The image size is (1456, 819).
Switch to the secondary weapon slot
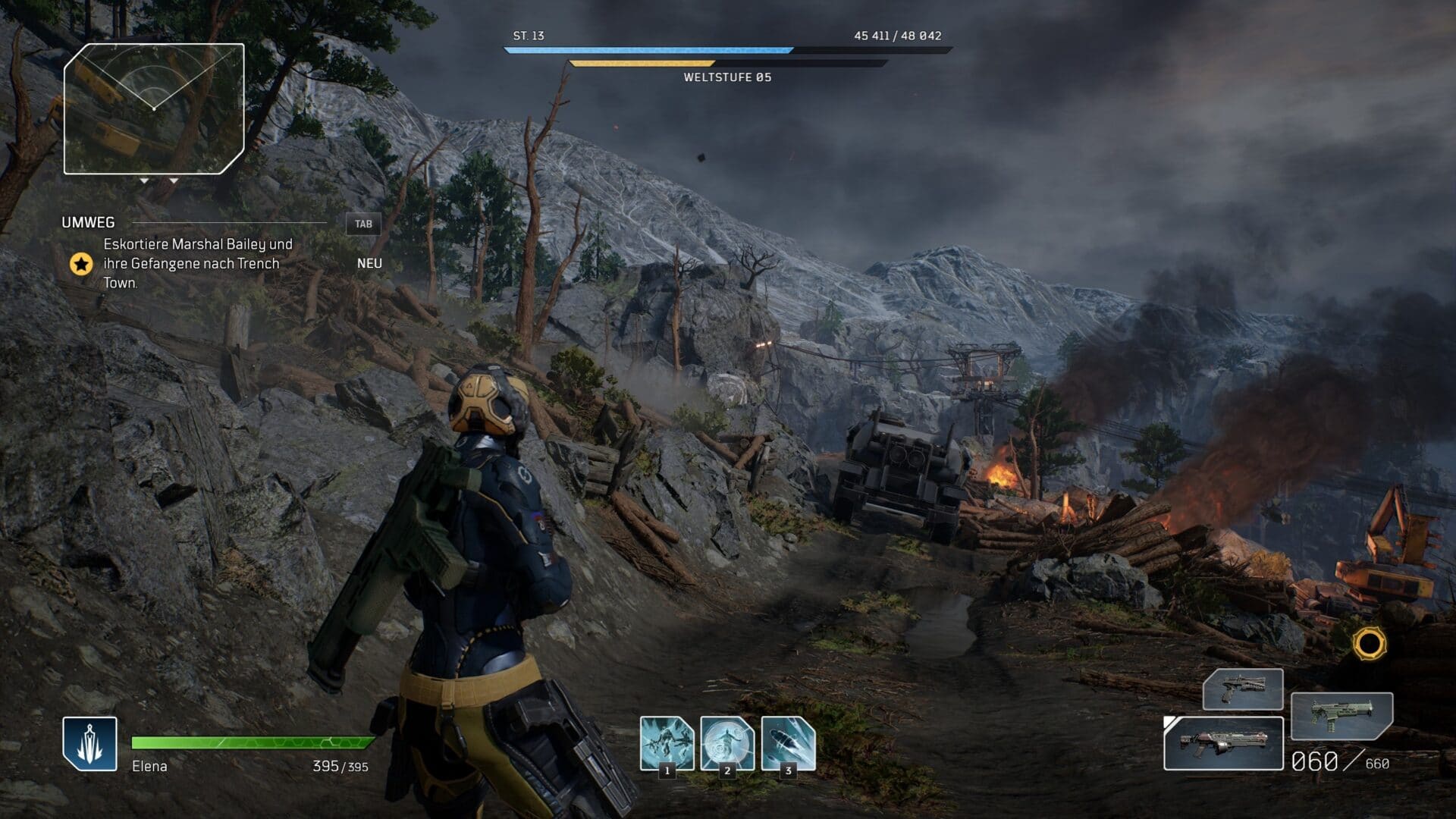(x=1341, y=716)
